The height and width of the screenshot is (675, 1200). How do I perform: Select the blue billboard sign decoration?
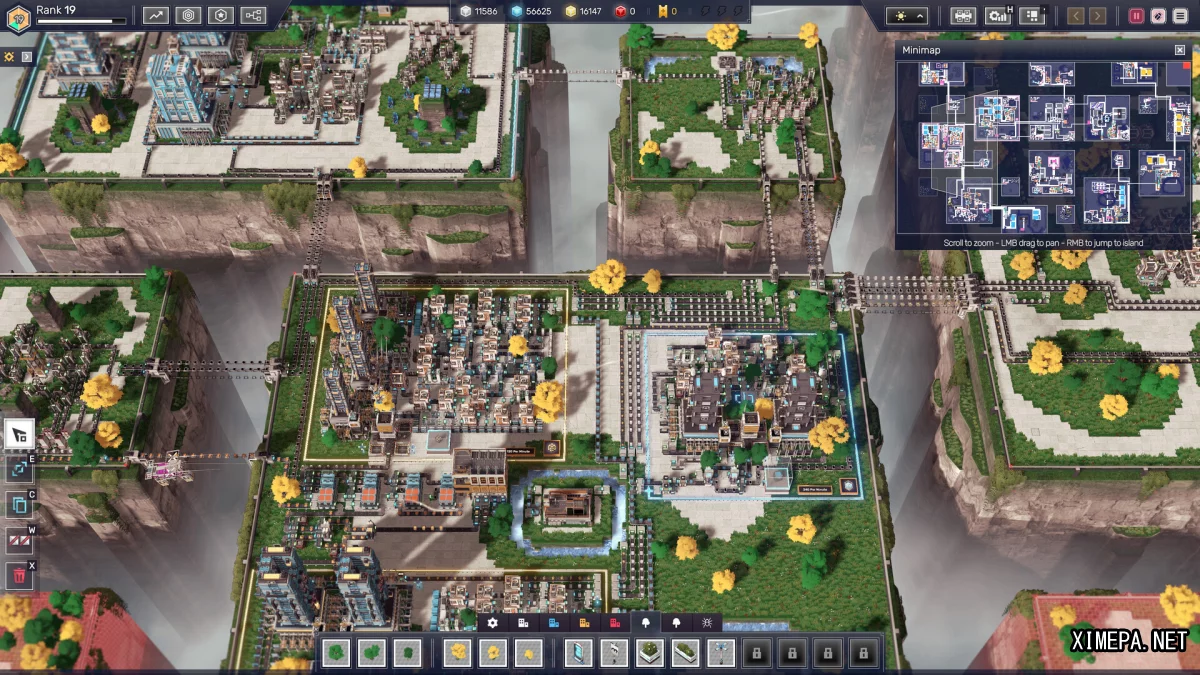coord(579,653)
